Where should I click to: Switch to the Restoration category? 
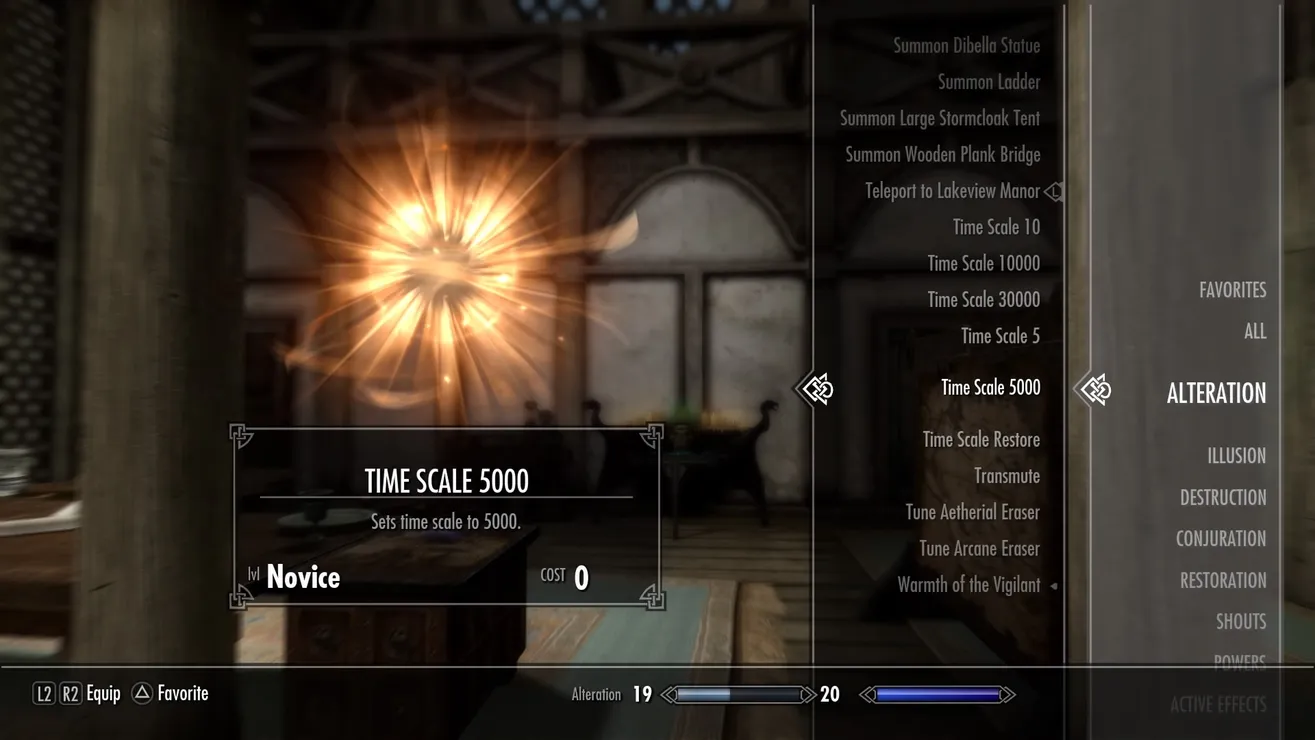click(x=1222, y=581)
